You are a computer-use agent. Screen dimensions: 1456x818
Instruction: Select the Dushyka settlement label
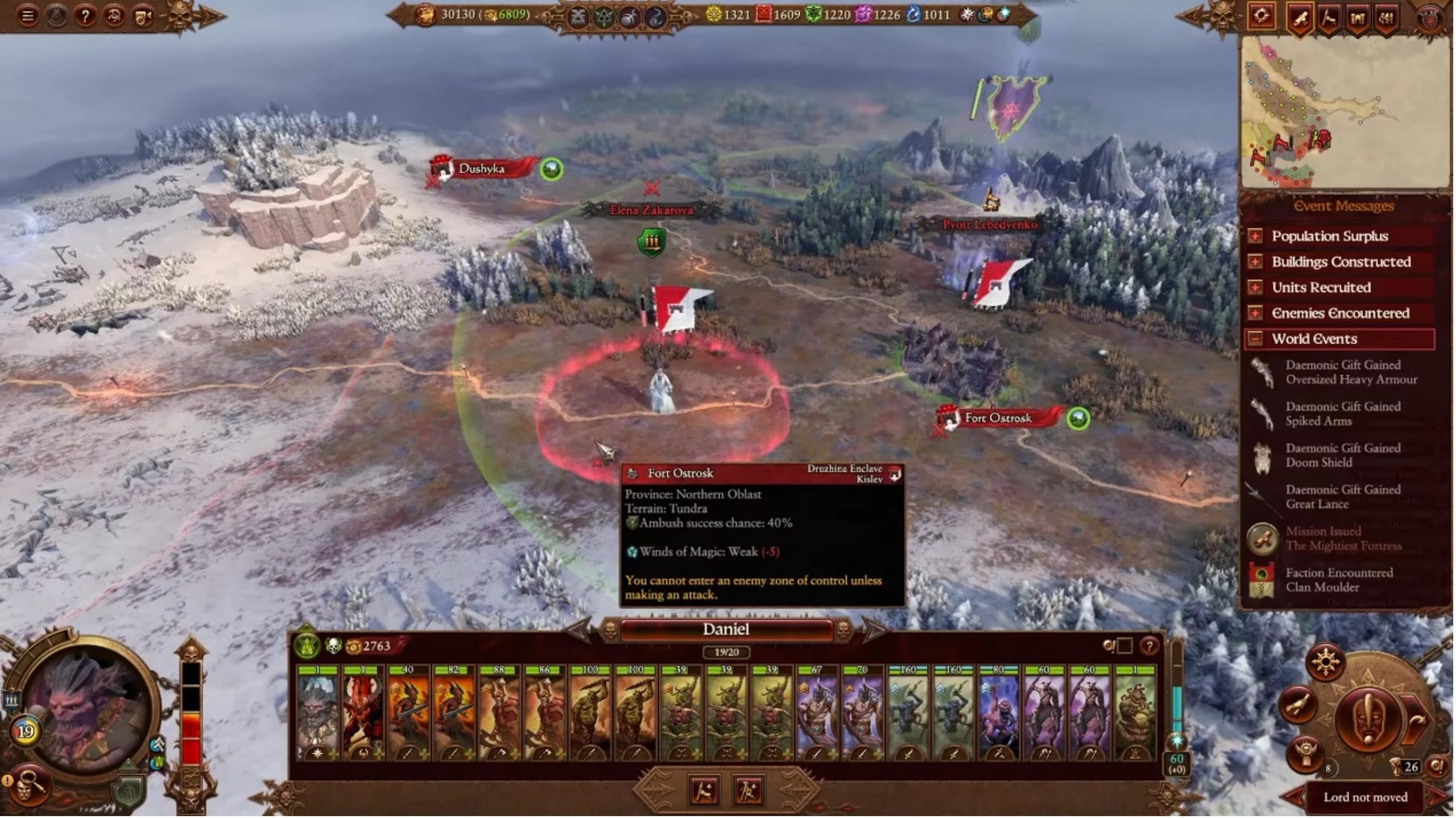(481, 169)
